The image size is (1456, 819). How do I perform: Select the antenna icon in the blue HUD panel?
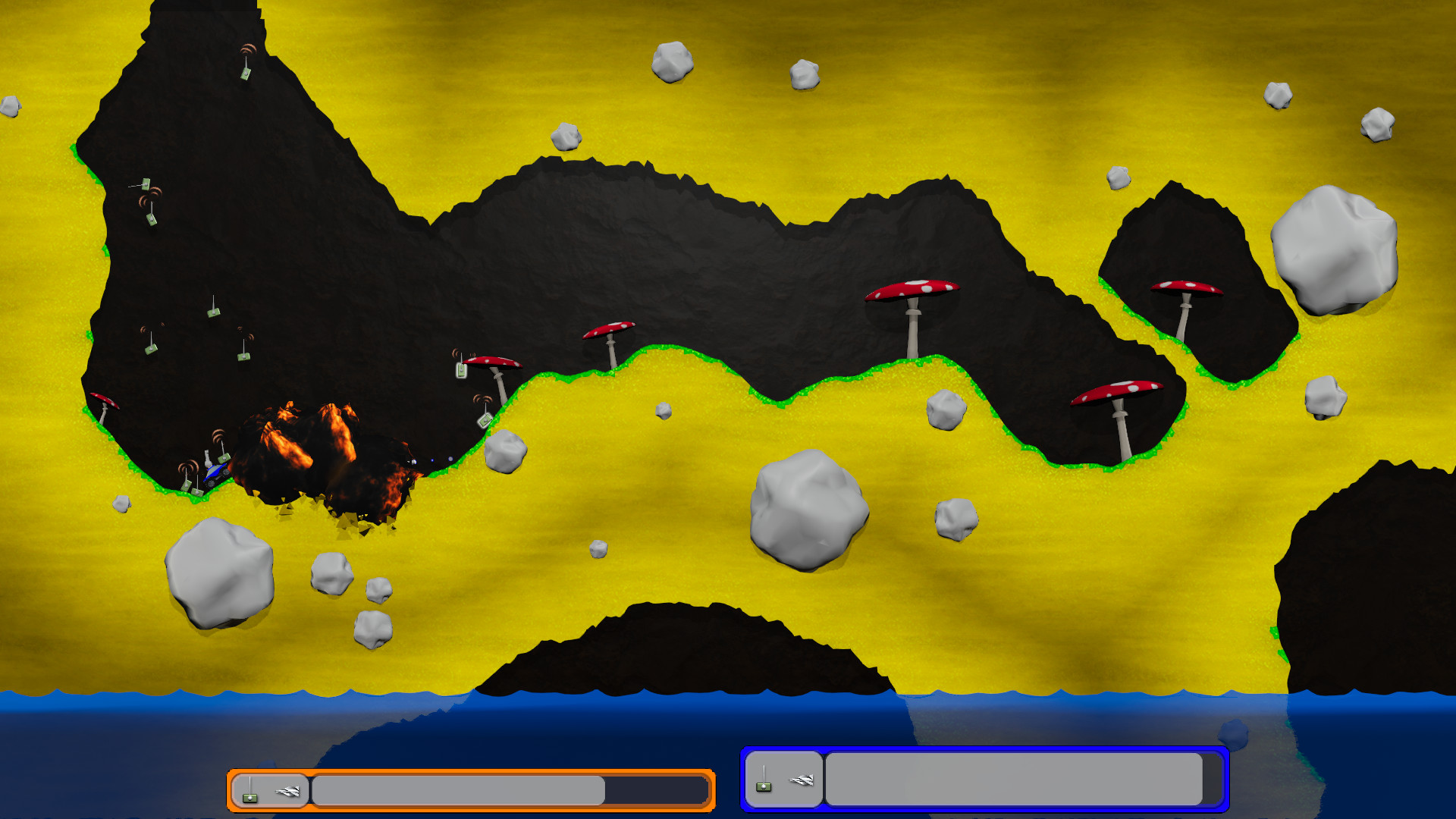point(764,787)
